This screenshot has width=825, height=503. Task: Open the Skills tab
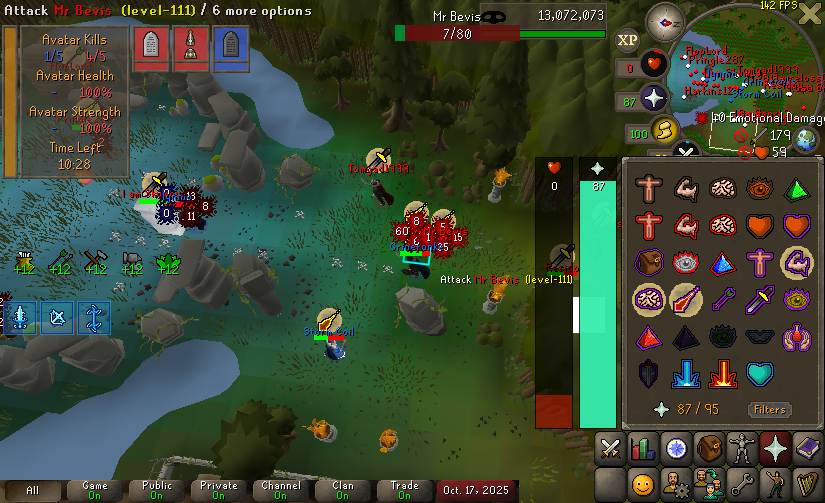coord(644,448)
